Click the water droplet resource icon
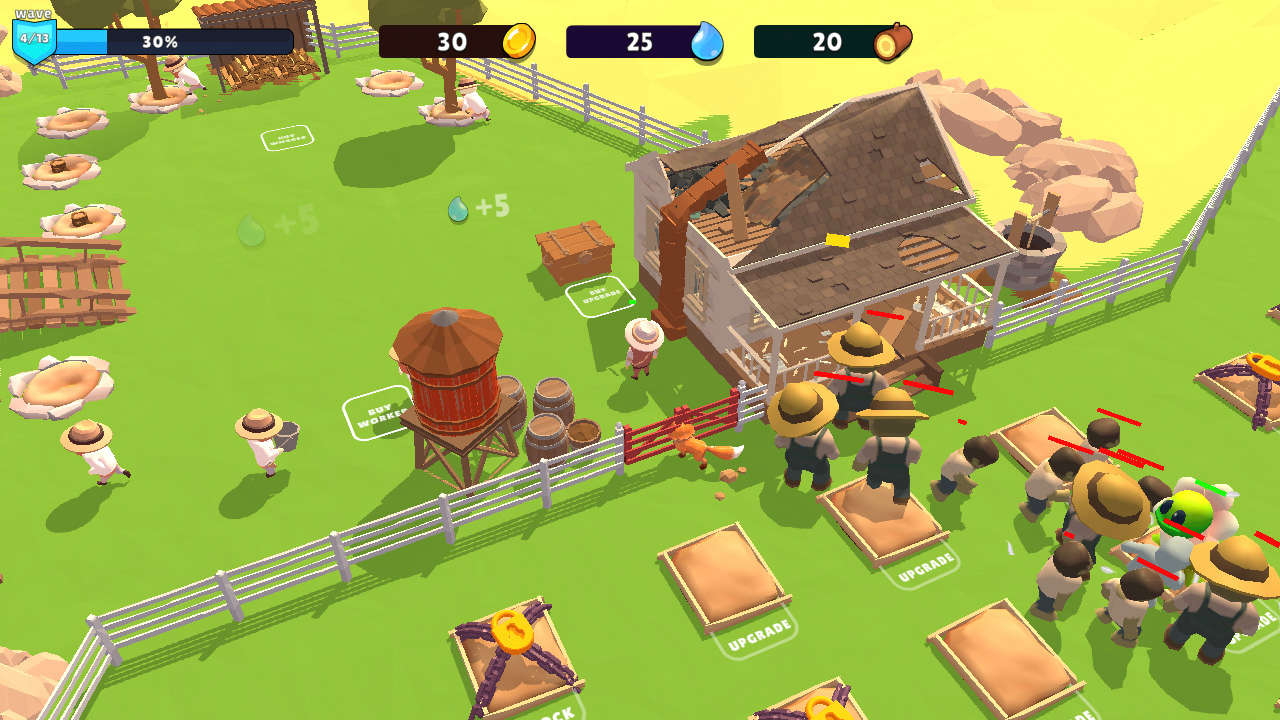 [x=706, y=42]
